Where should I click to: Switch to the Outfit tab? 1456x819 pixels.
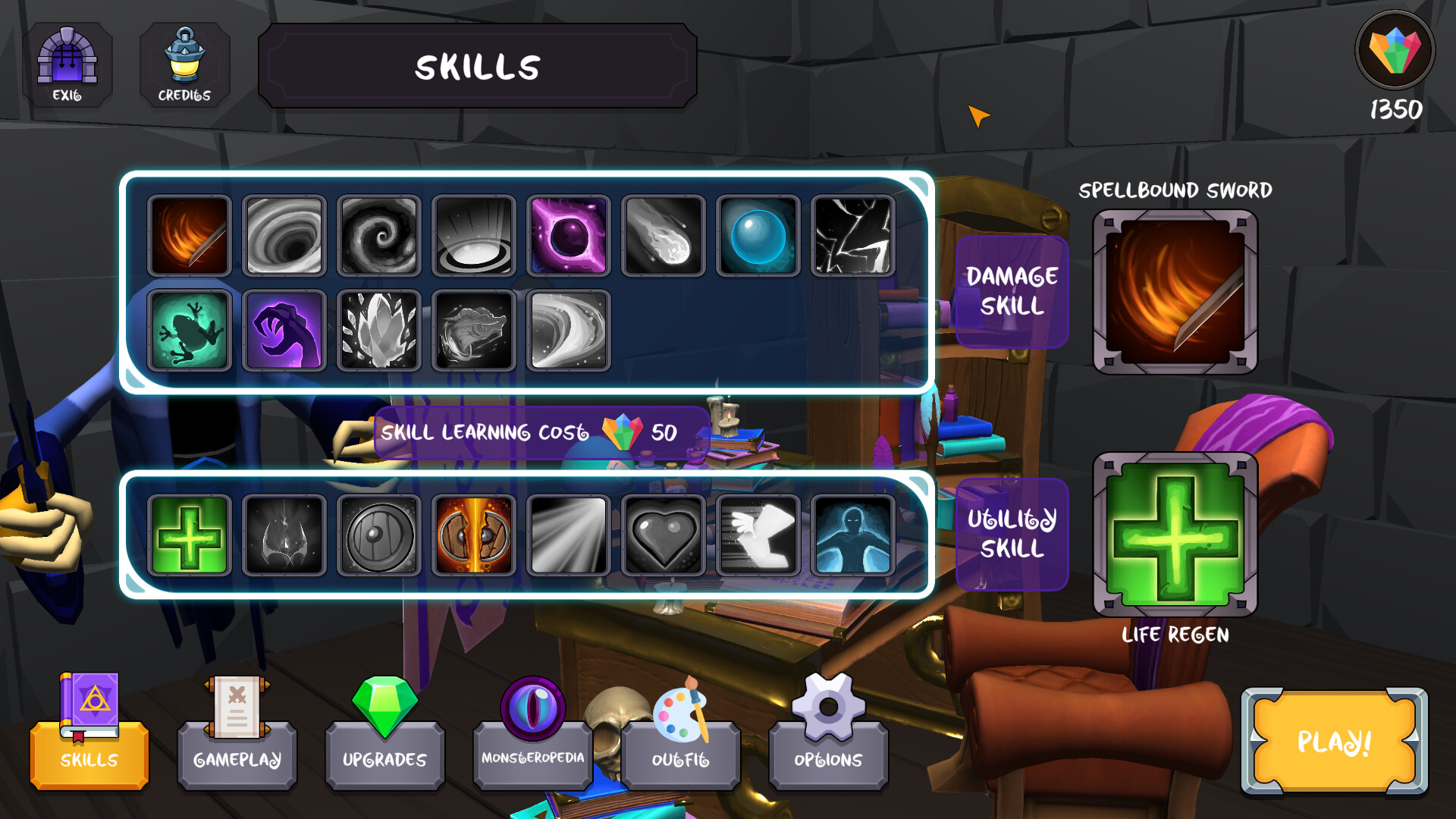pos(680,755)
